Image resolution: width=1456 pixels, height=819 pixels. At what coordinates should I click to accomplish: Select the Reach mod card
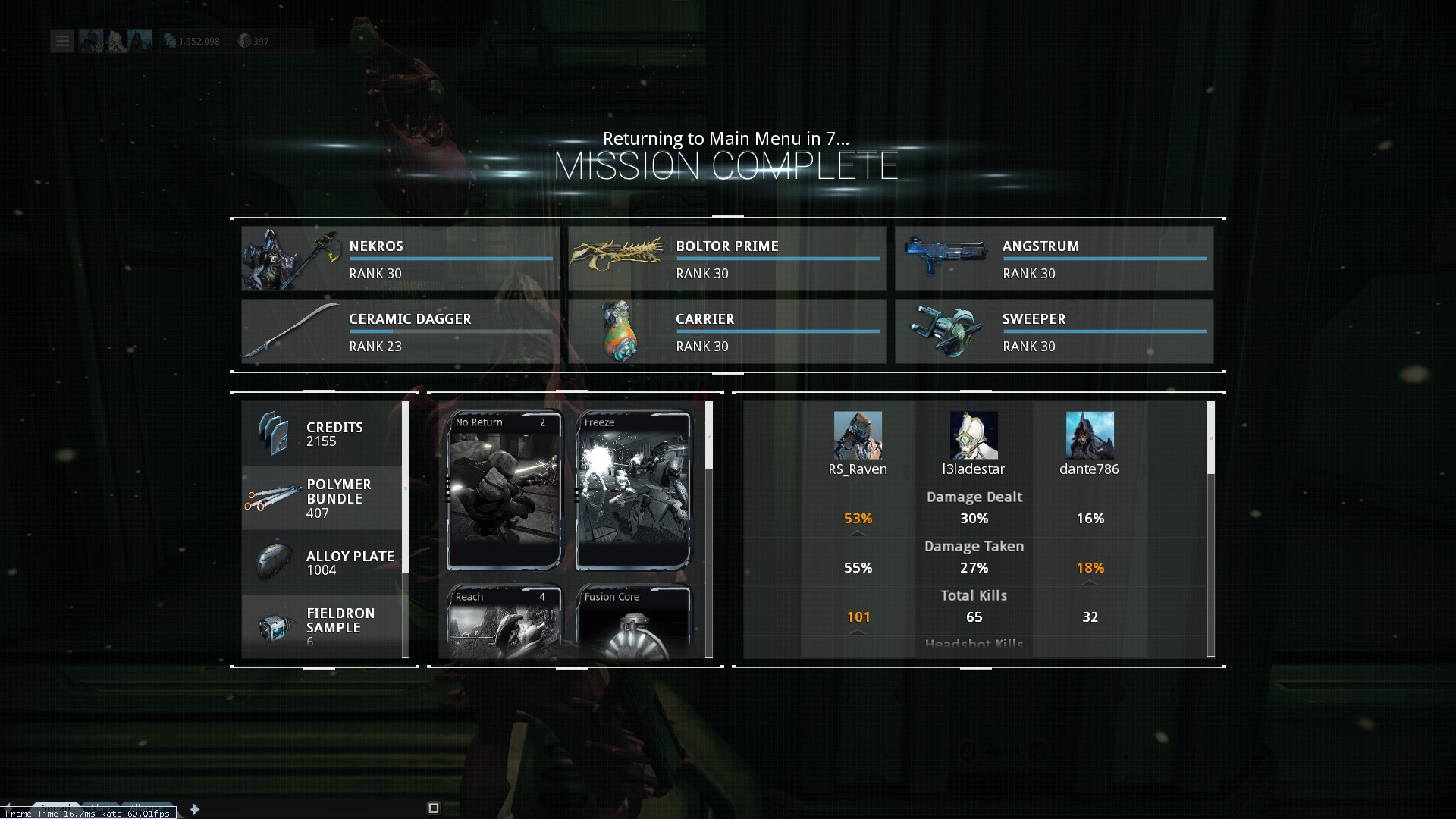pyautogui.click(x=504, y=622)
